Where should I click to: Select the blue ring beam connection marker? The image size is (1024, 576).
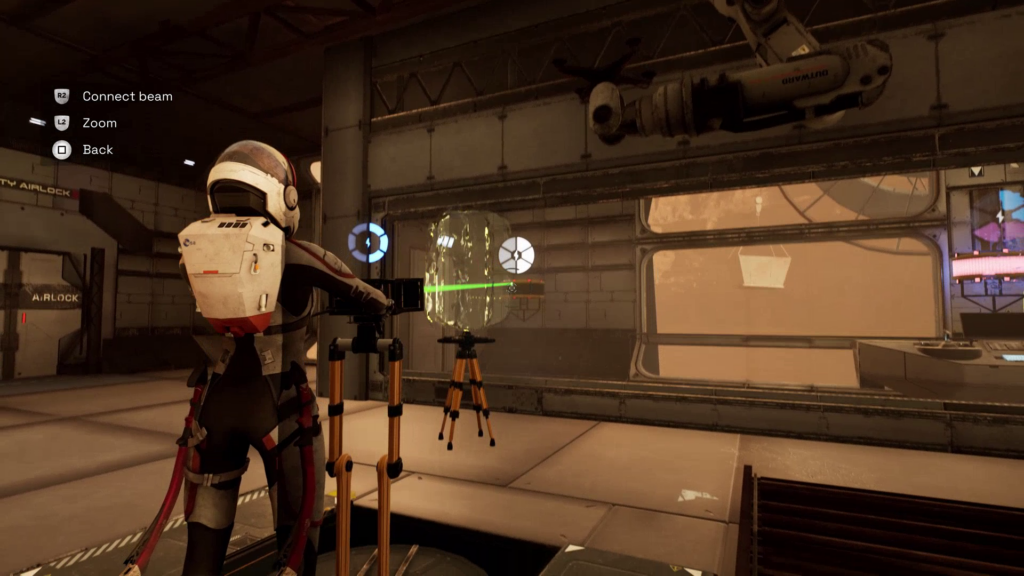click(367, 243)
